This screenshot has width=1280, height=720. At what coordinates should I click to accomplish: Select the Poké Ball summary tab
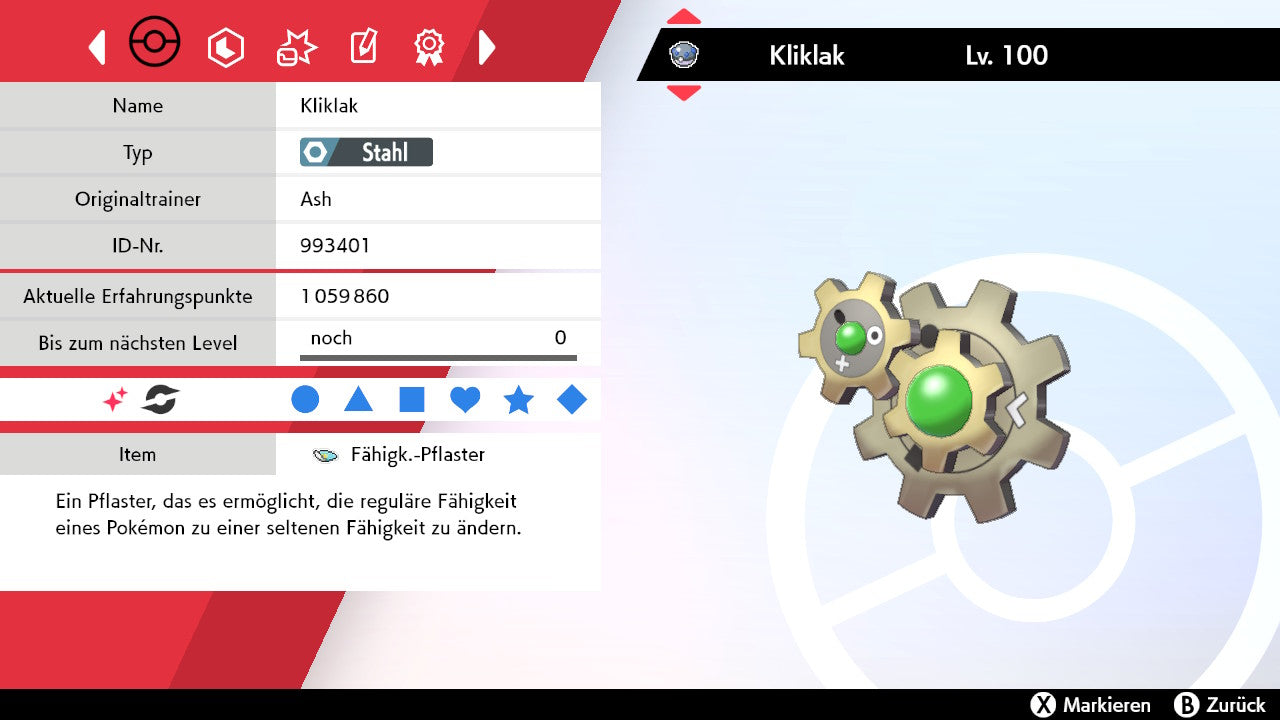click(x=155, y=44)
